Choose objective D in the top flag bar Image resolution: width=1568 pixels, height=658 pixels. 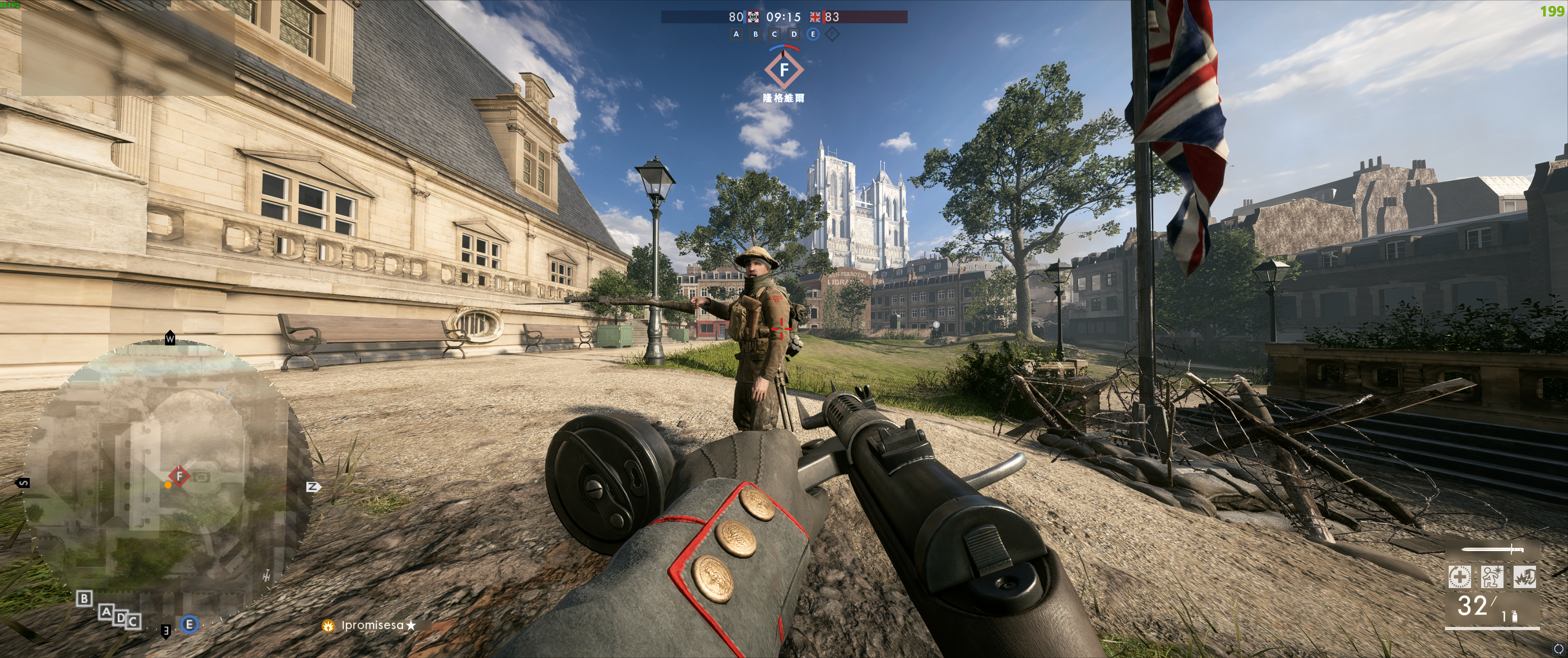click(x=794, y=34)
